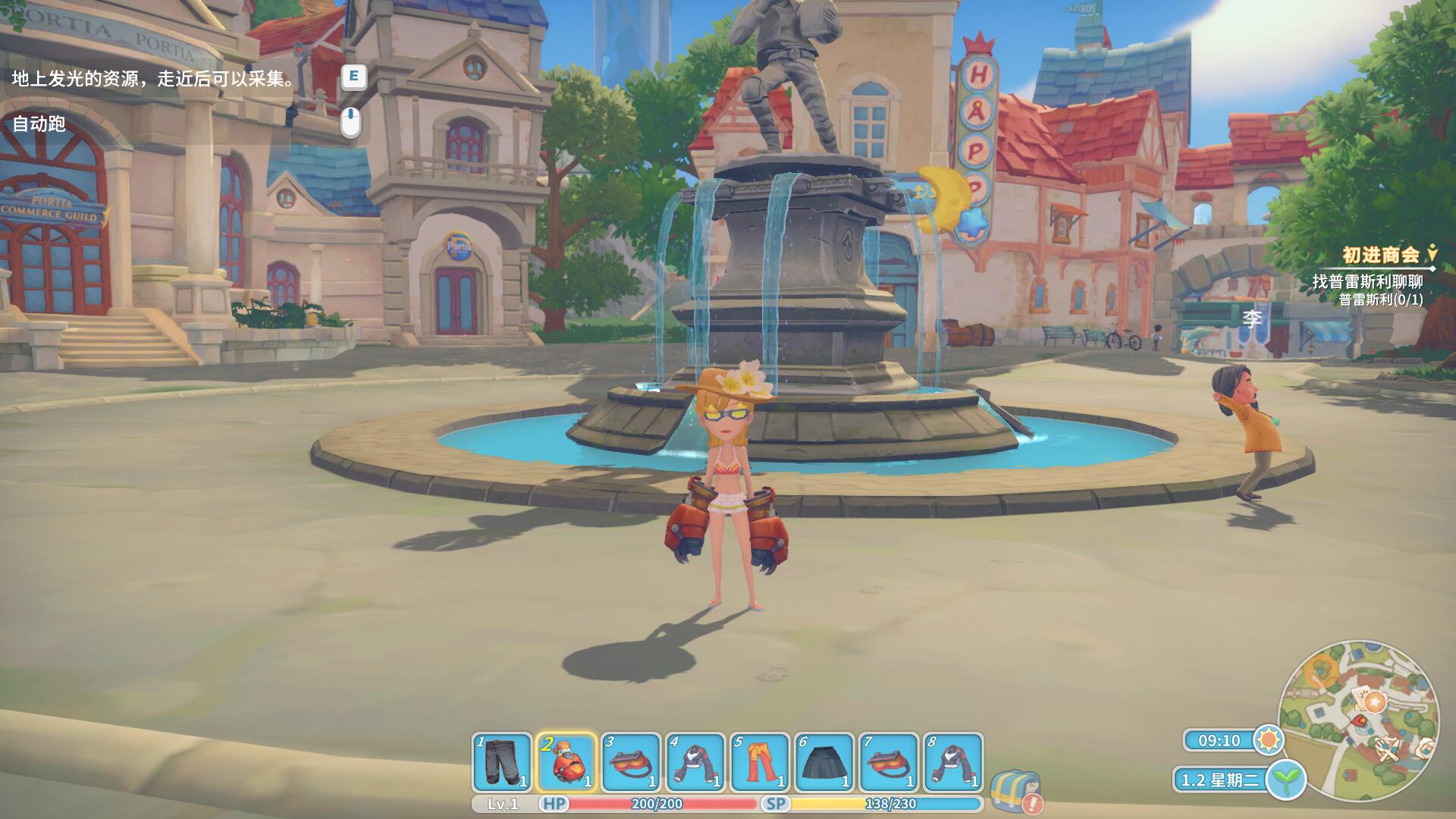Choose the goggles in hotbar slot 3
Screen dimensions: 1456x819
click(x=630, y=761)
